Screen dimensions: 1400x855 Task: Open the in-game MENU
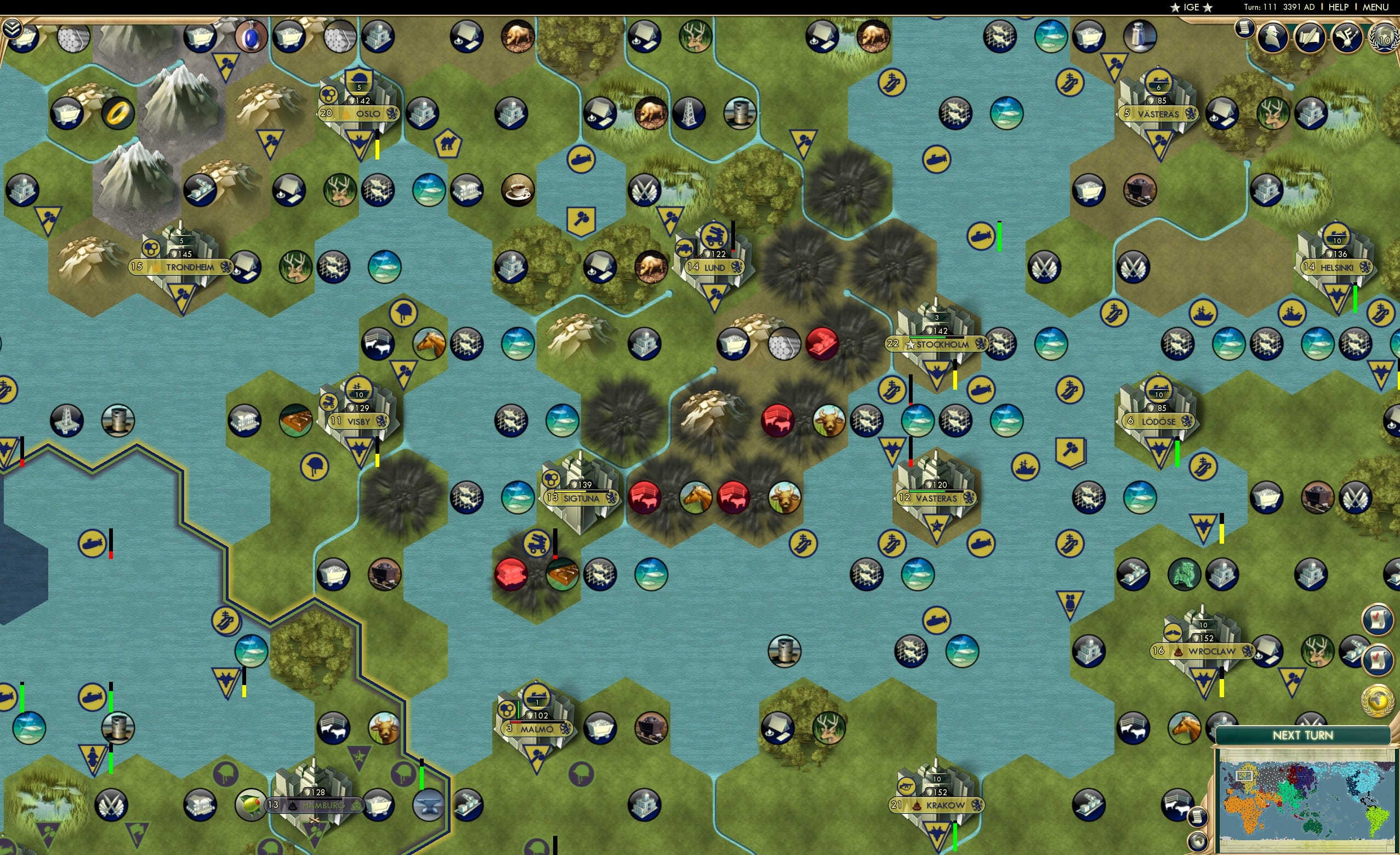[1375, 7]
